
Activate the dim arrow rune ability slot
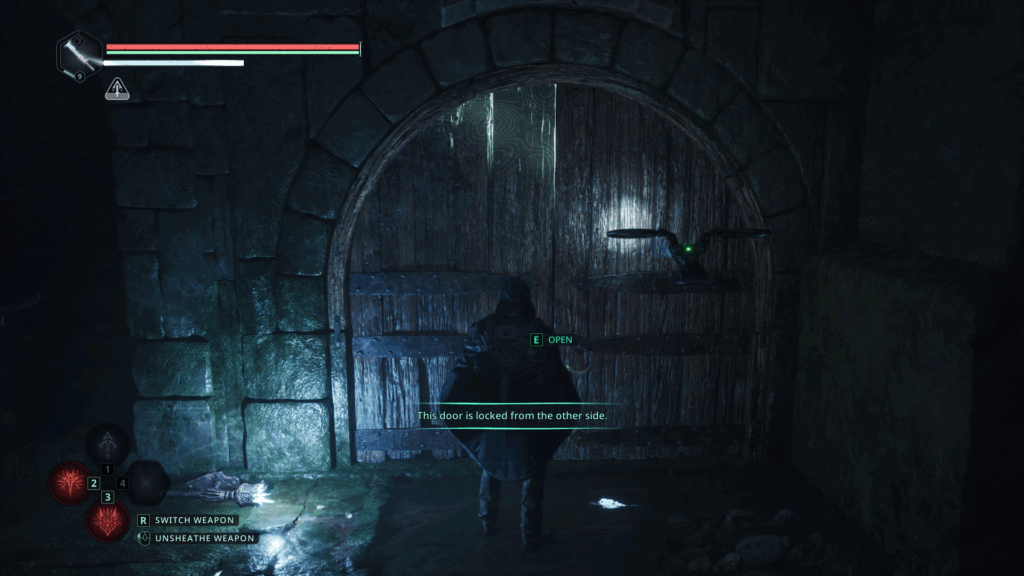click(108, 445)
